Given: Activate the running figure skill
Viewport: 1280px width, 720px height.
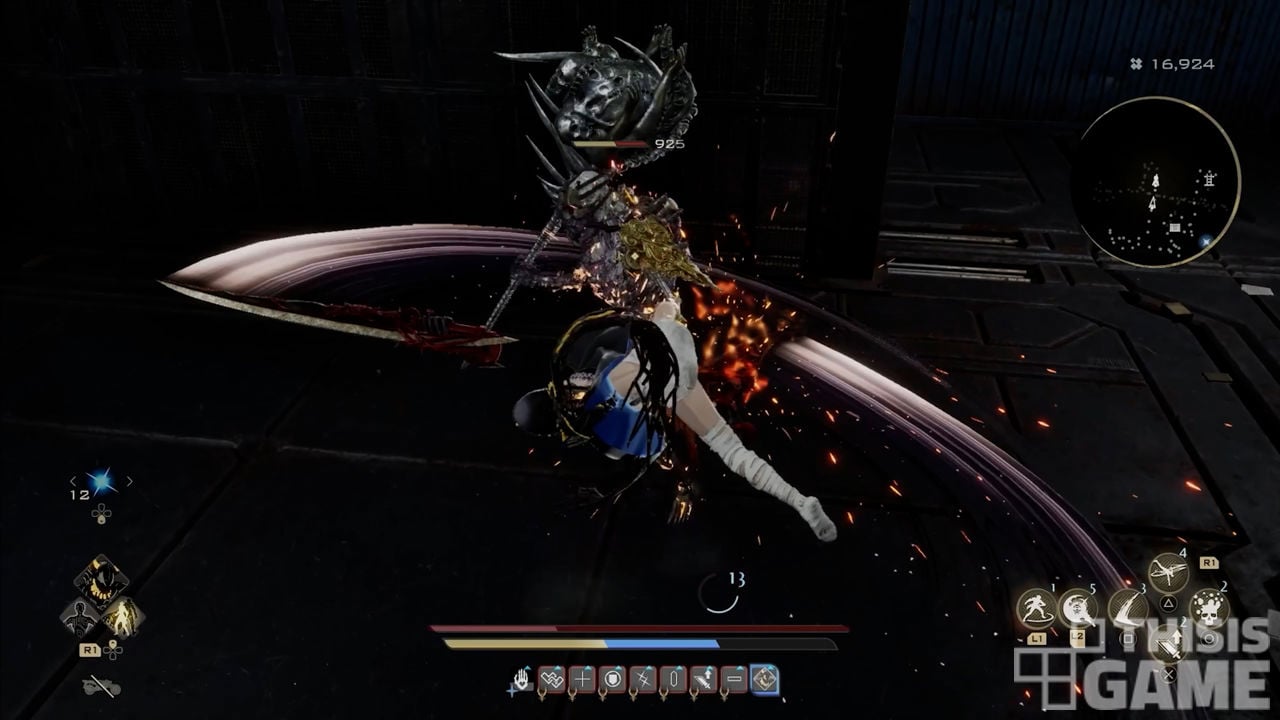Looking at the screenshot, I should point(1035,609).
